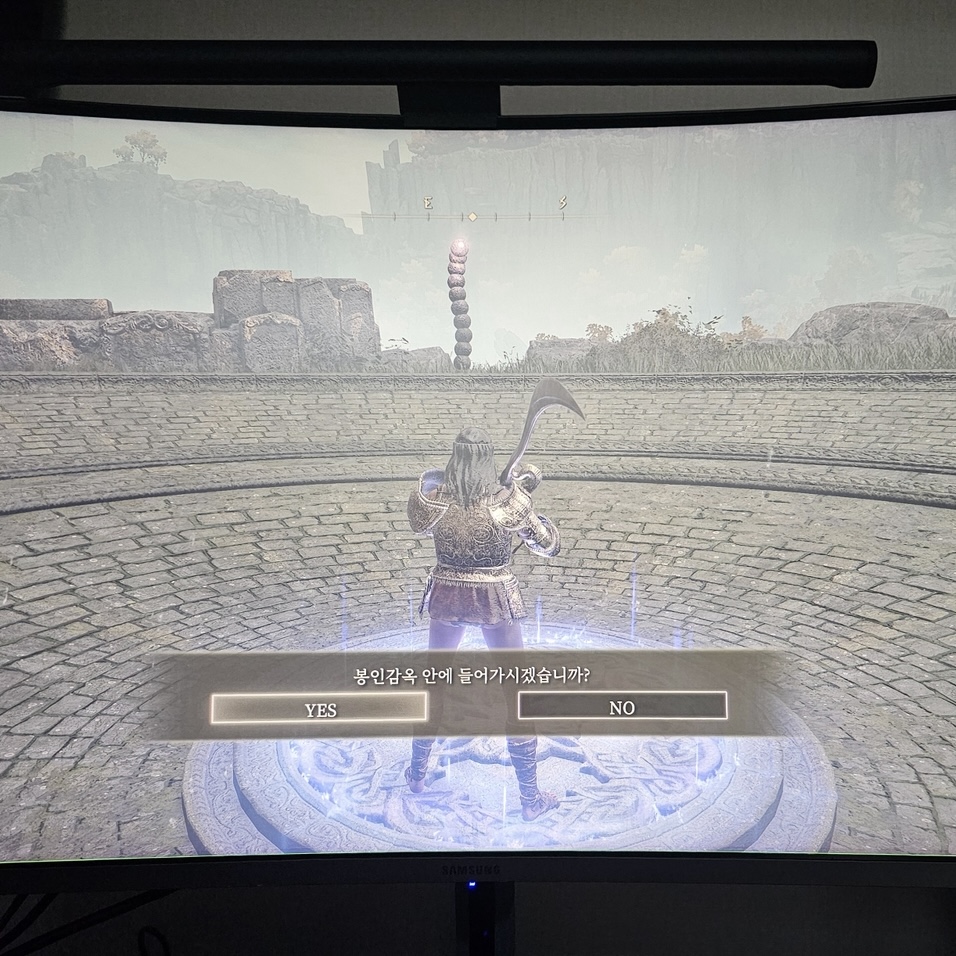Decline the prompt by choosing NO
956x956 pixels.
tap(622, 706)
